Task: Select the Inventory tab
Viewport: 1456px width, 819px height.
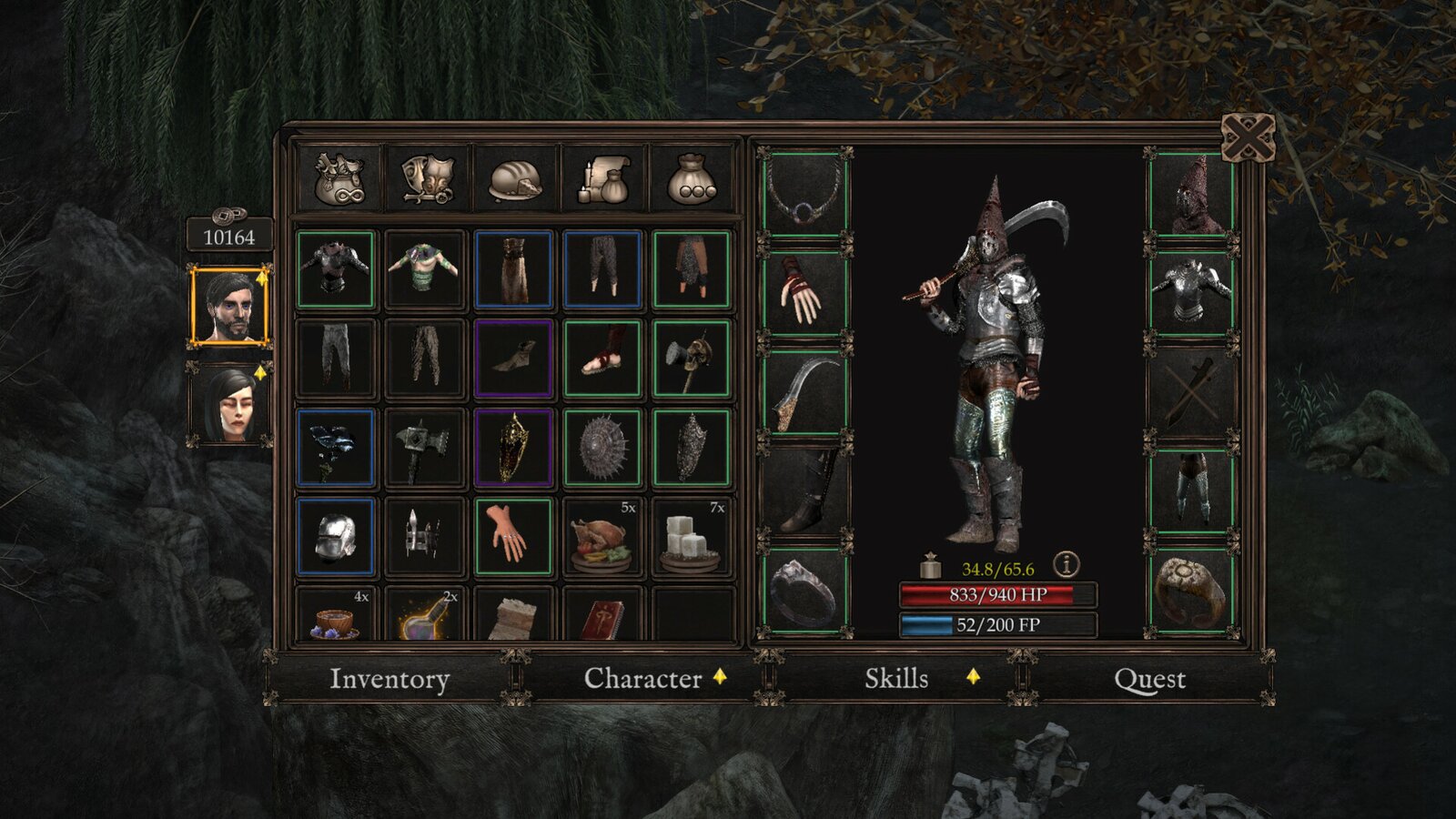Action: click(x=390, y=679)
